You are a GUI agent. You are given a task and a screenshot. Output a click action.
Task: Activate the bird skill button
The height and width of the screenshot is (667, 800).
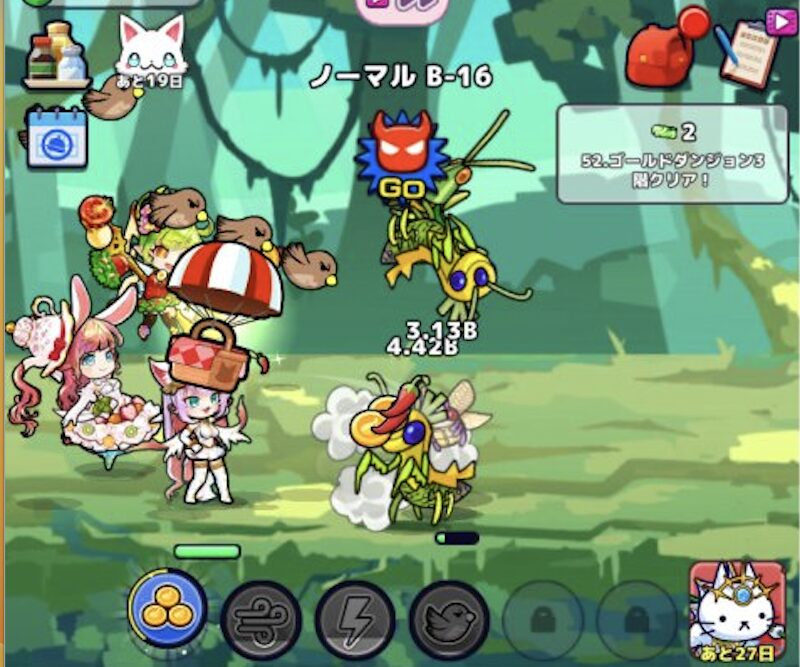click(x=448, y=619)
